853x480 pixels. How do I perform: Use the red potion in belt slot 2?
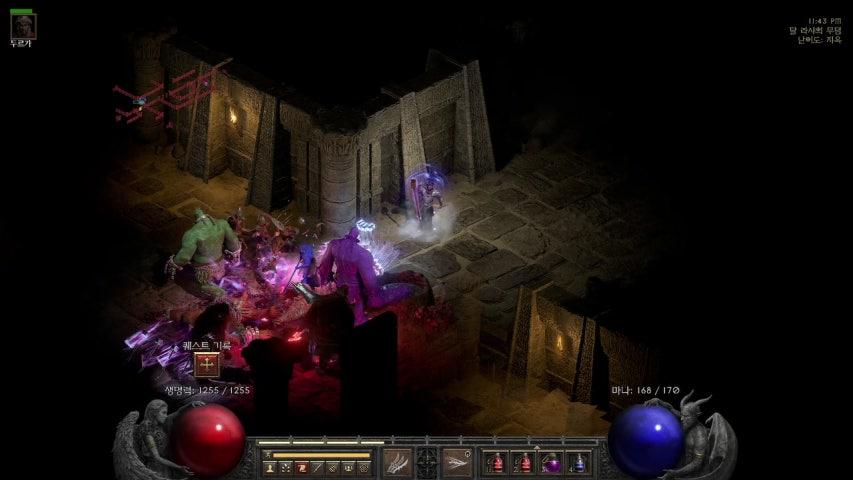tap(523, 462)
